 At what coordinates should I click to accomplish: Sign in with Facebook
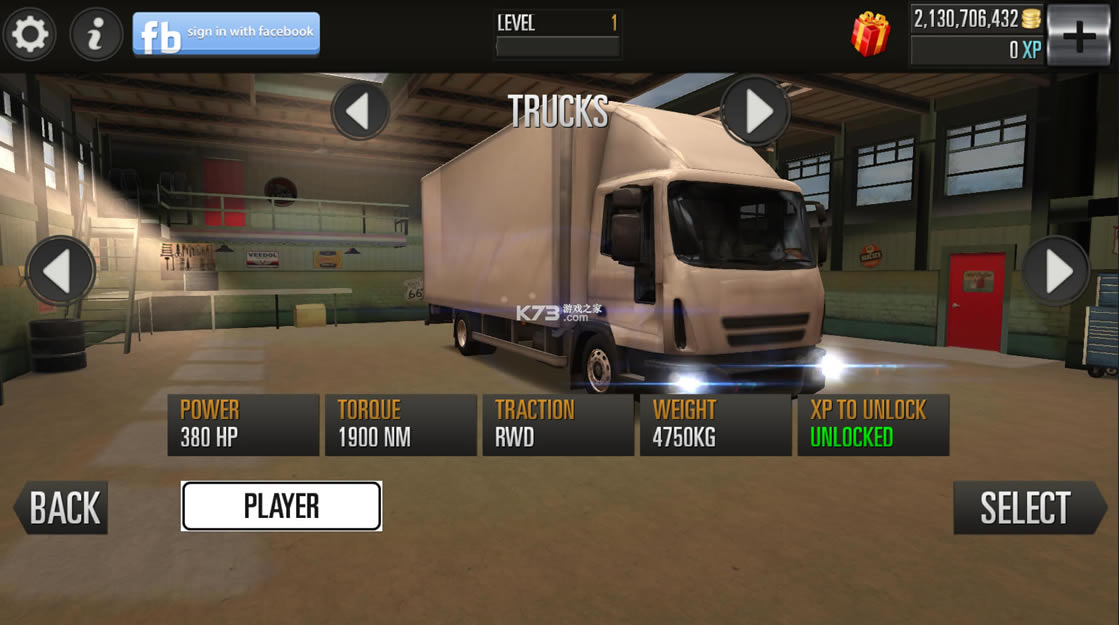point(226,35)
